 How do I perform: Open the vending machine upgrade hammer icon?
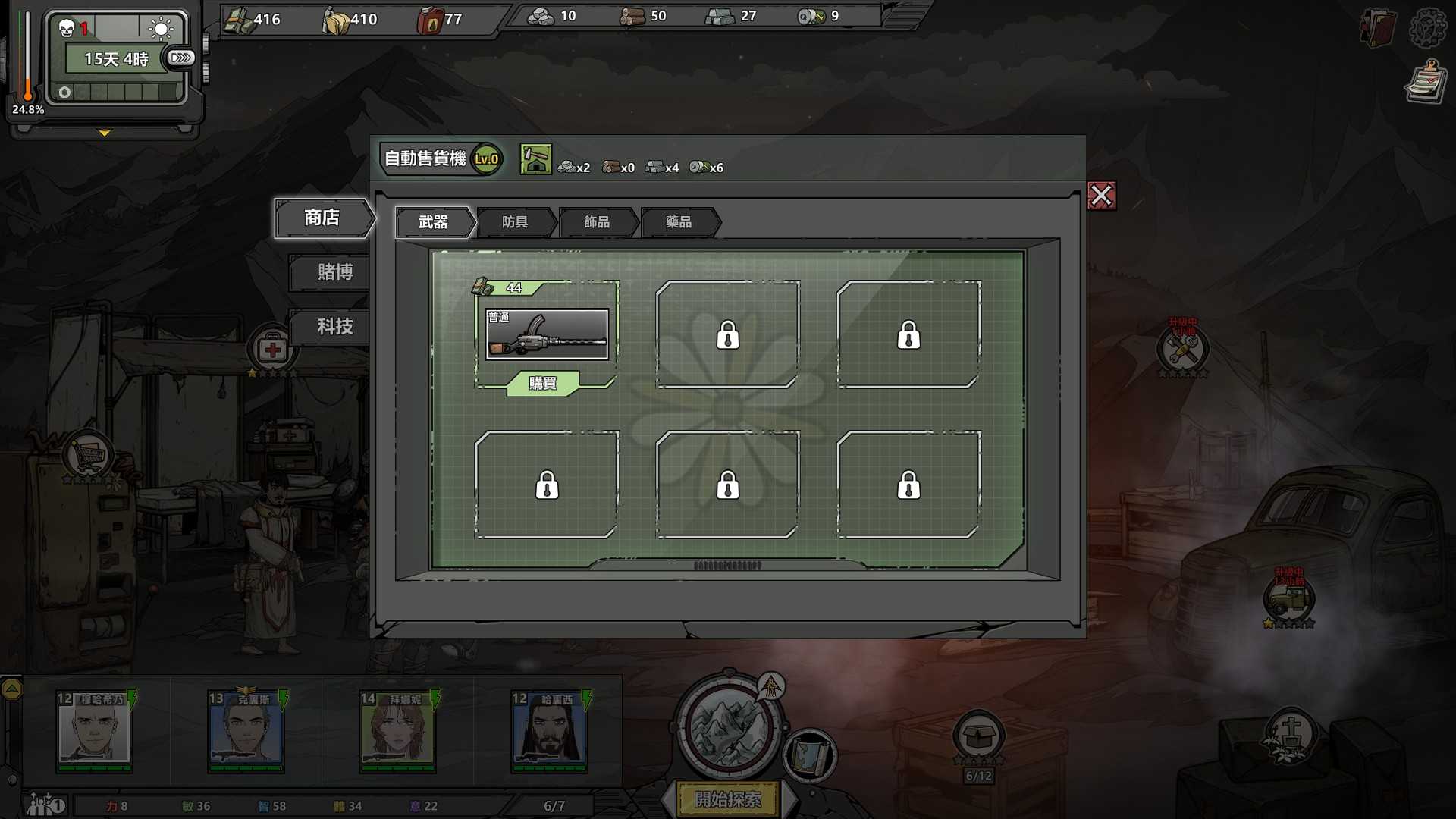535,160
